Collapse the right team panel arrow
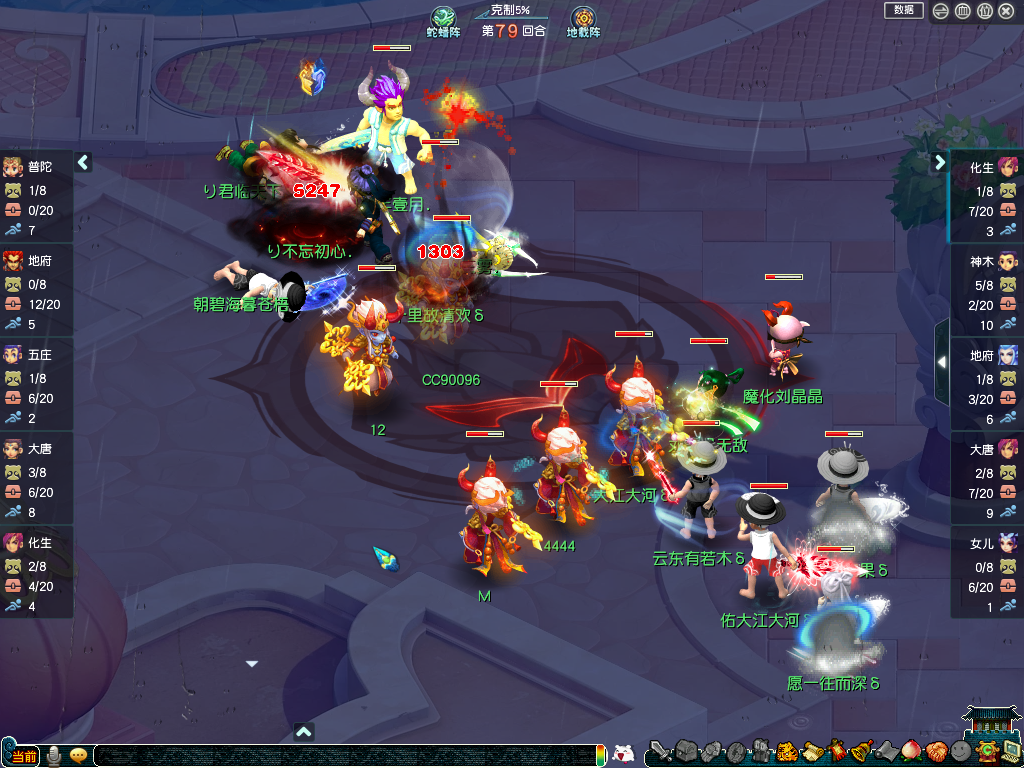This screenshot has width=1024, height=768. (940, 161)
